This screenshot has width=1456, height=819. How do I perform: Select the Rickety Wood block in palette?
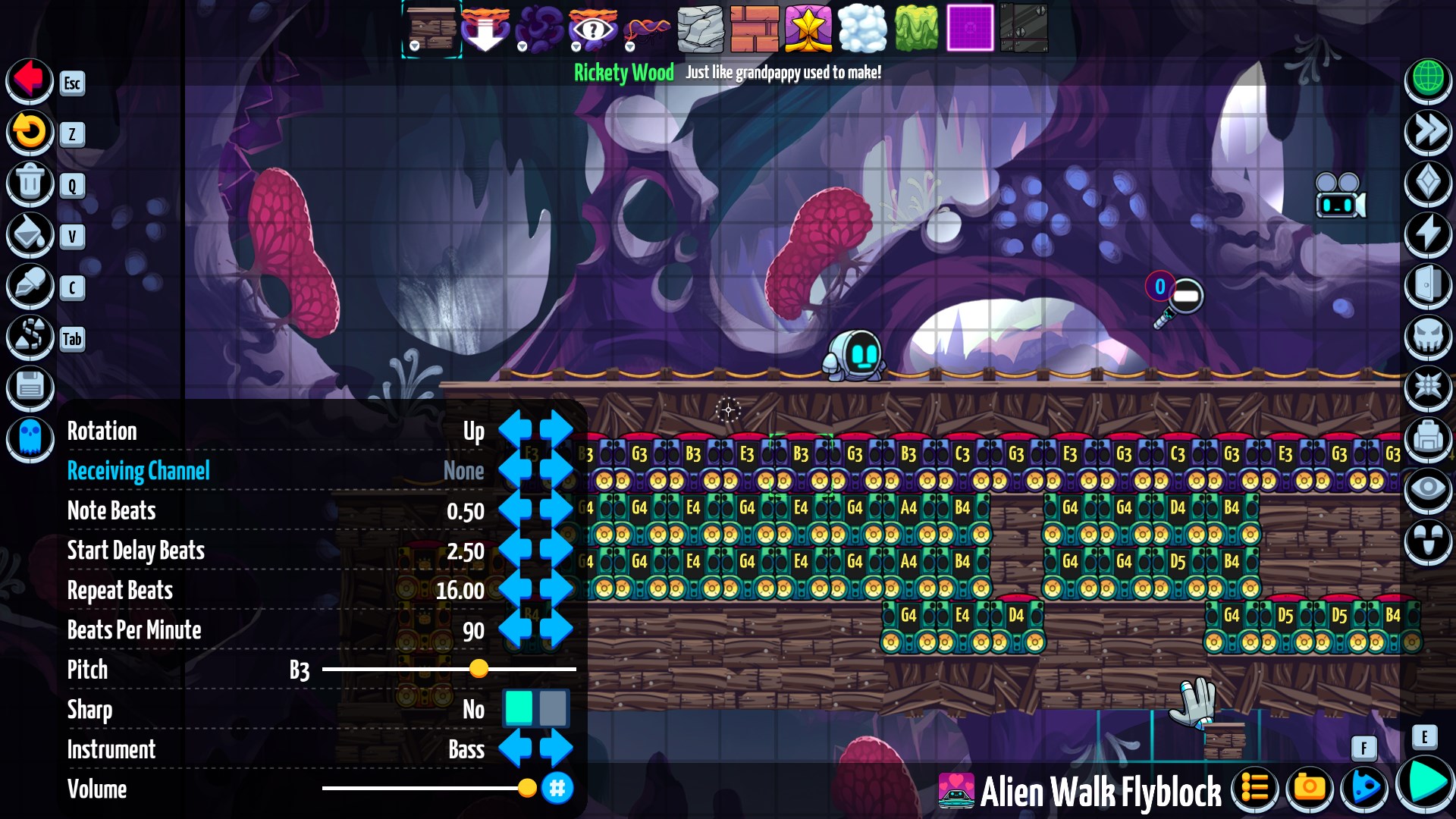431,29
